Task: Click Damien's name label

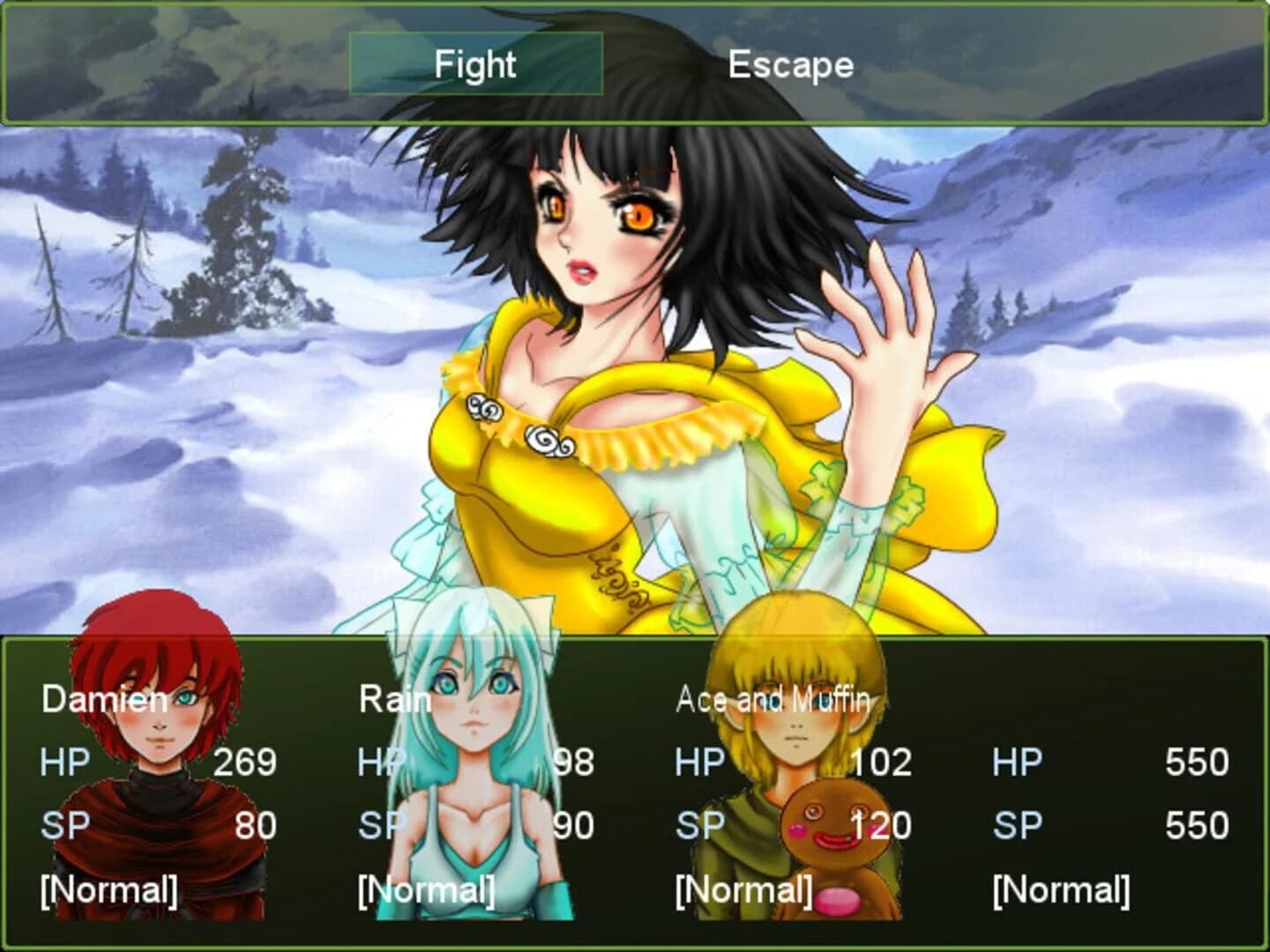Action: (106, 701)
